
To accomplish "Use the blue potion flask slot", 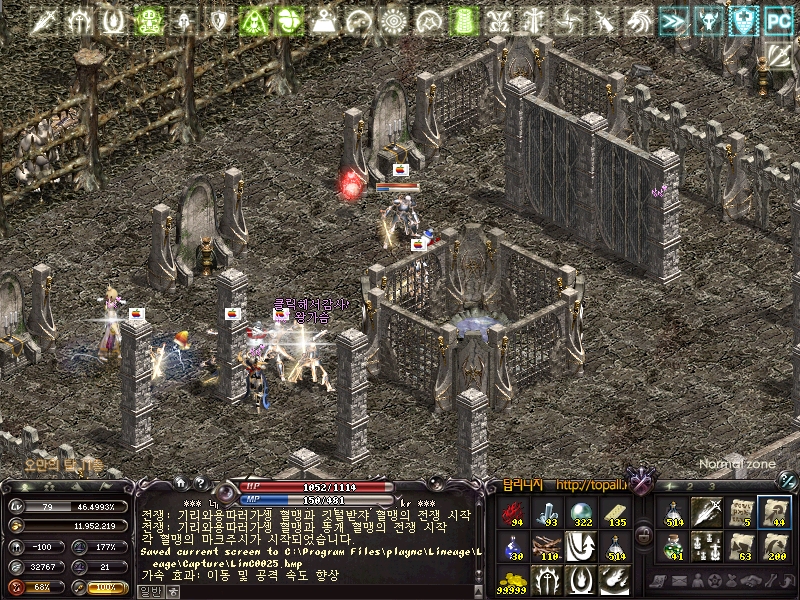I will pos(514,546).
